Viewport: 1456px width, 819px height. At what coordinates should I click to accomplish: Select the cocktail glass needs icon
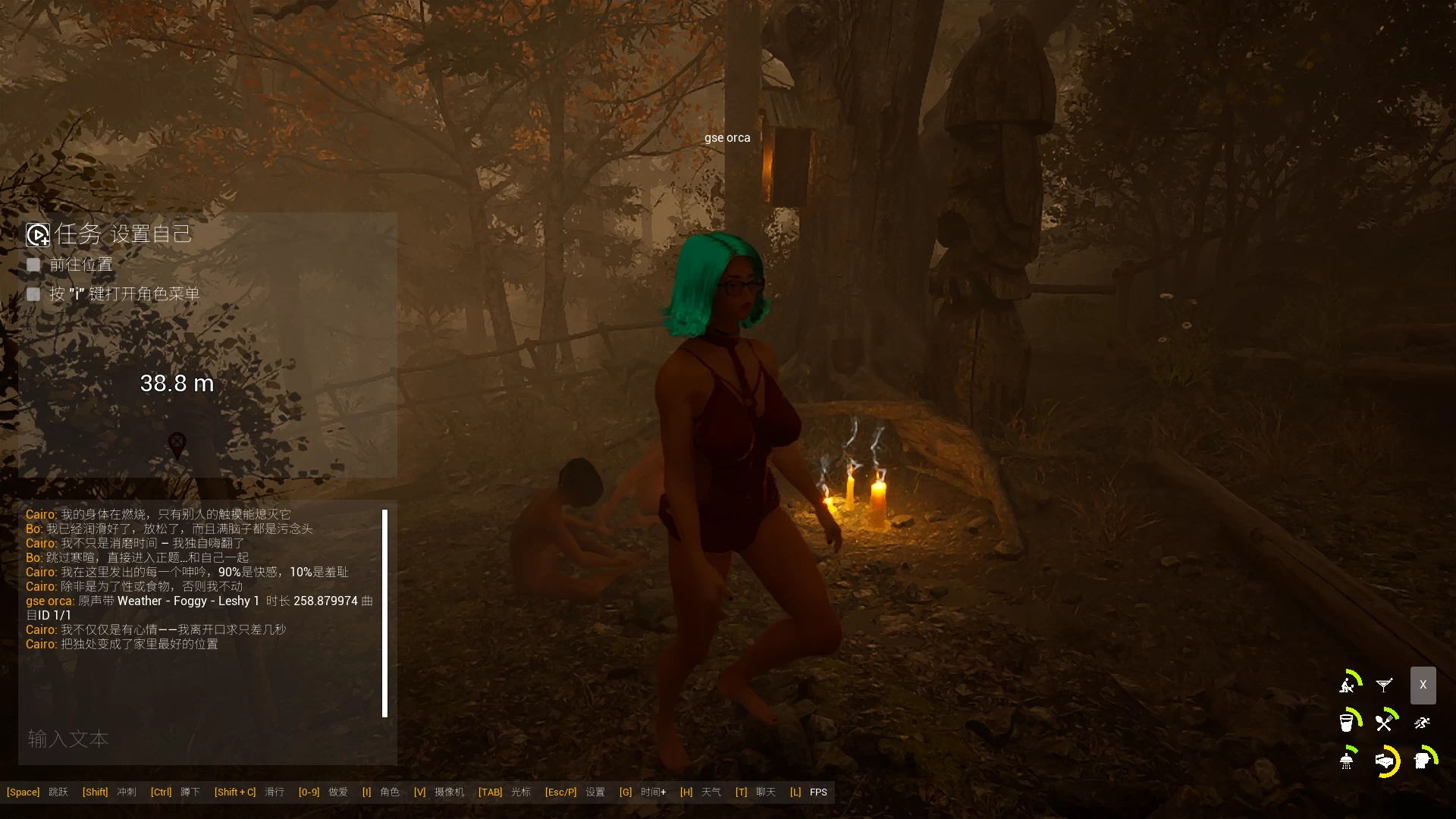pyautogui.click(x=1384, y=686)
